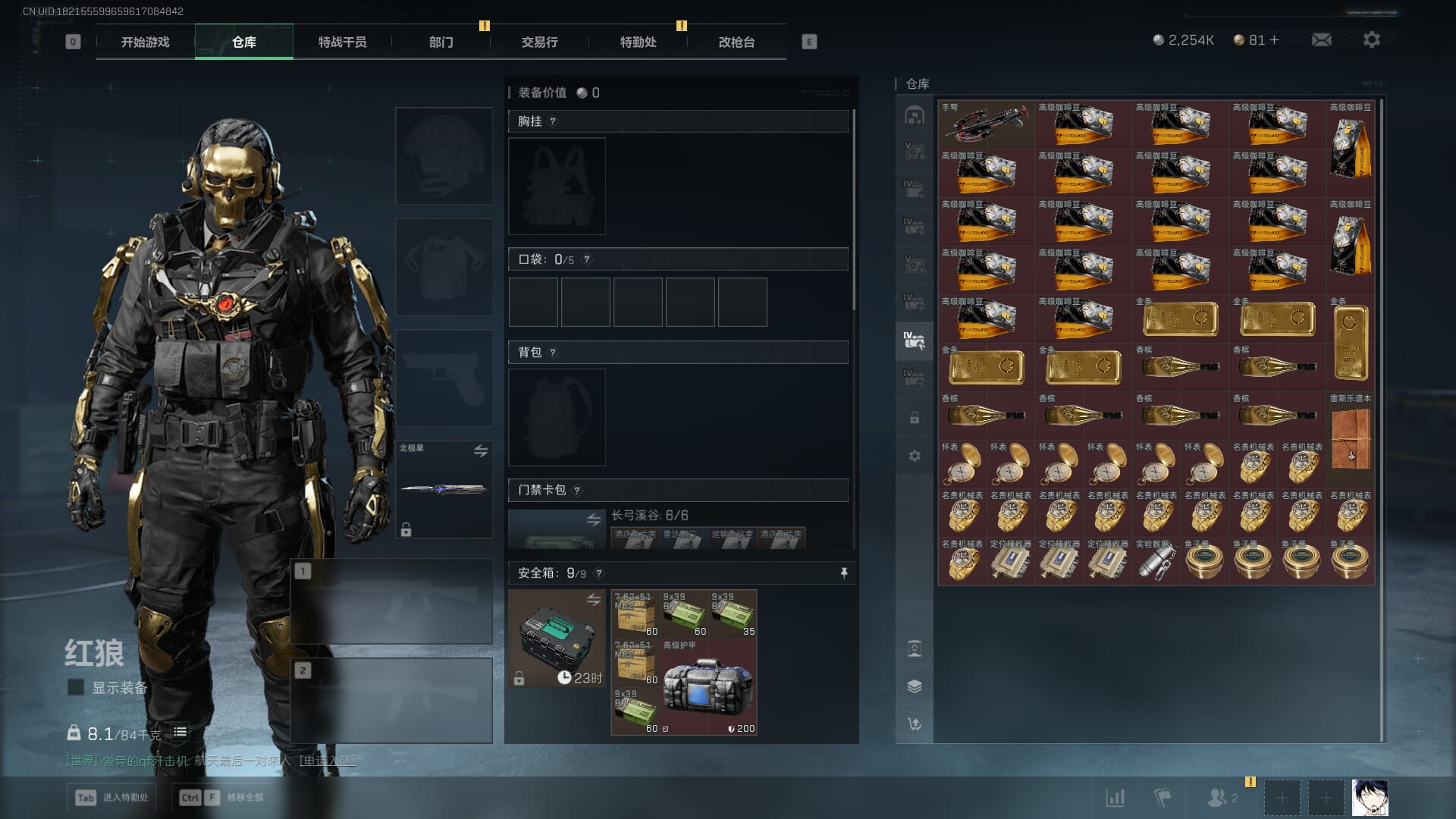Click the 实验数据 item in the stash
Screen dimensions: 1456x819
(x=1156, y=562)
